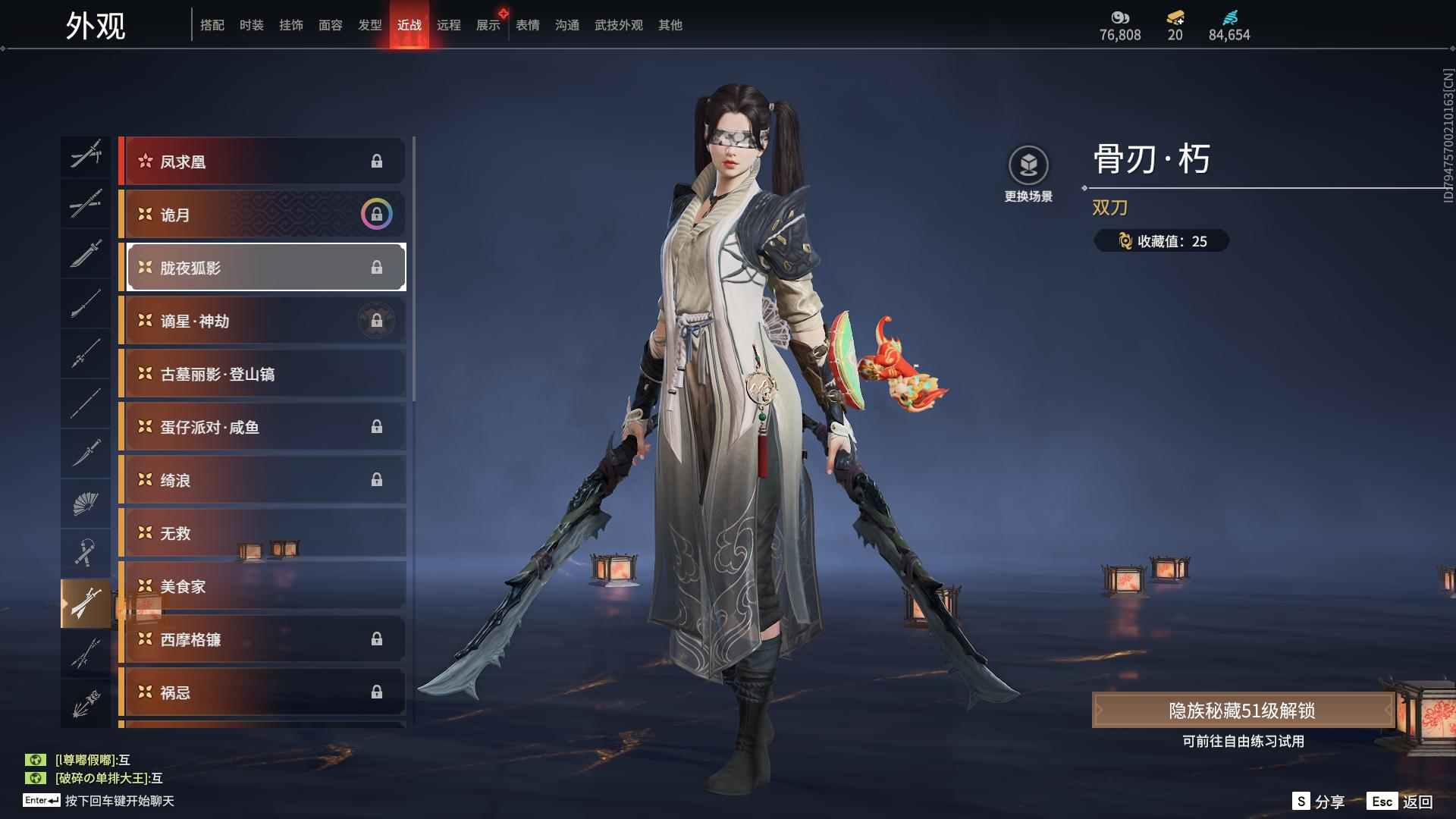Open the 挂饰 tab
Viewport: 1456px width, 819px height.
(290, 25)
